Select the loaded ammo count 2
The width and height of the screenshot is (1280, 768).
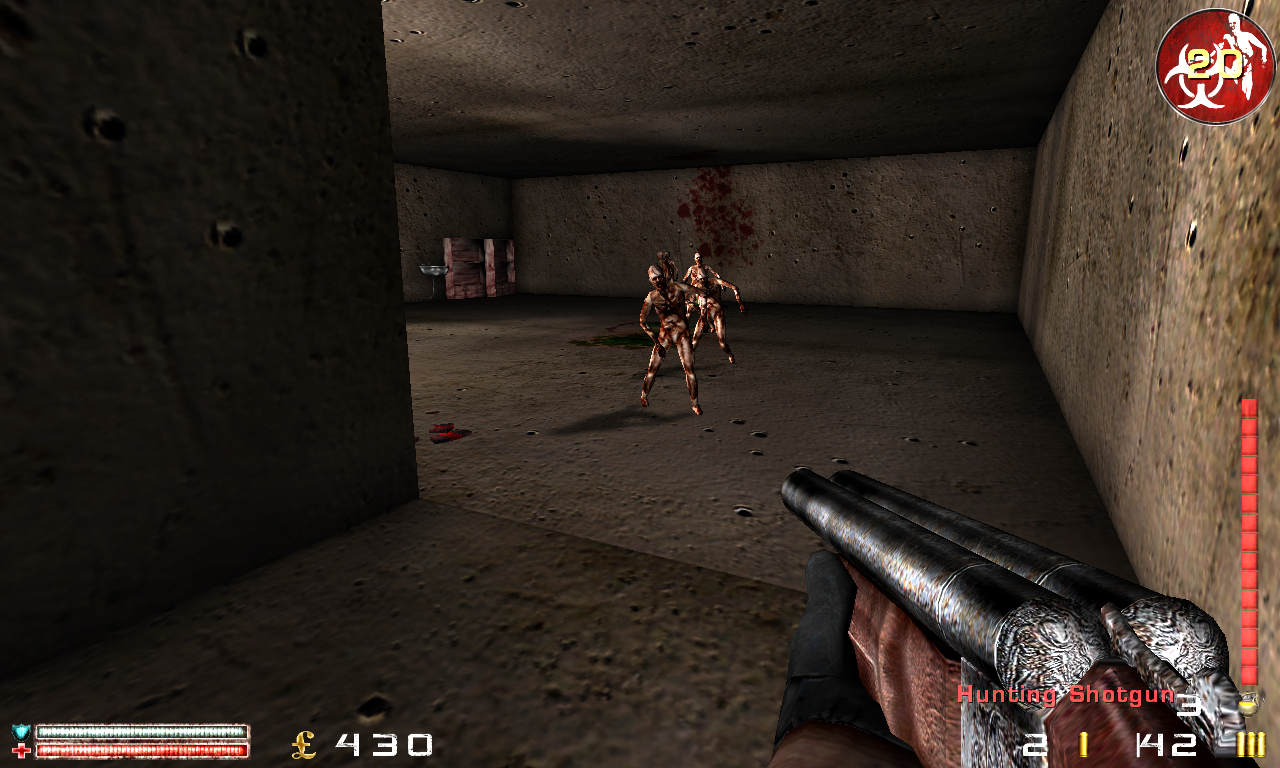click(1037, 745)
